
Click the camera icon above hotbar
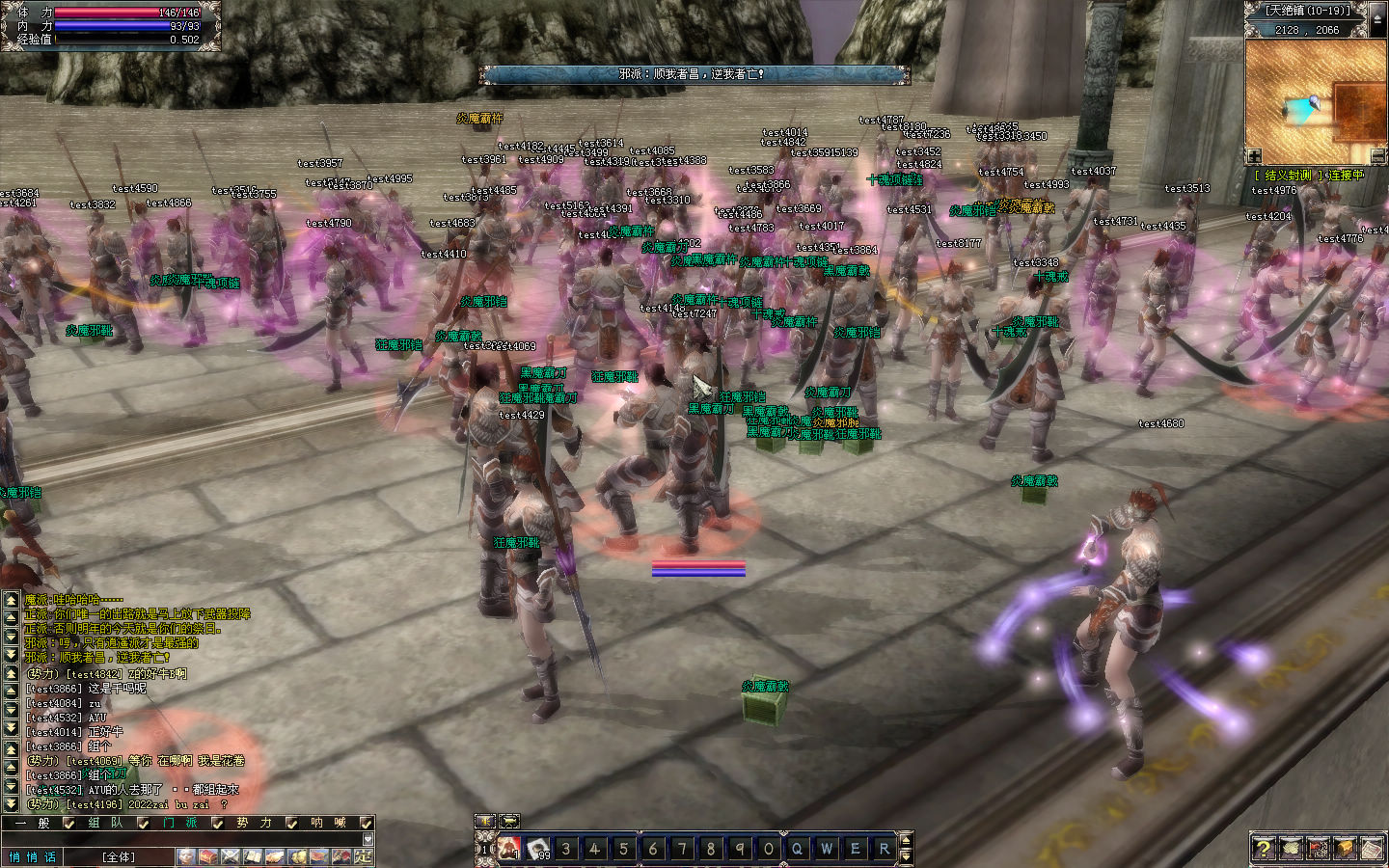click(485, 822)
